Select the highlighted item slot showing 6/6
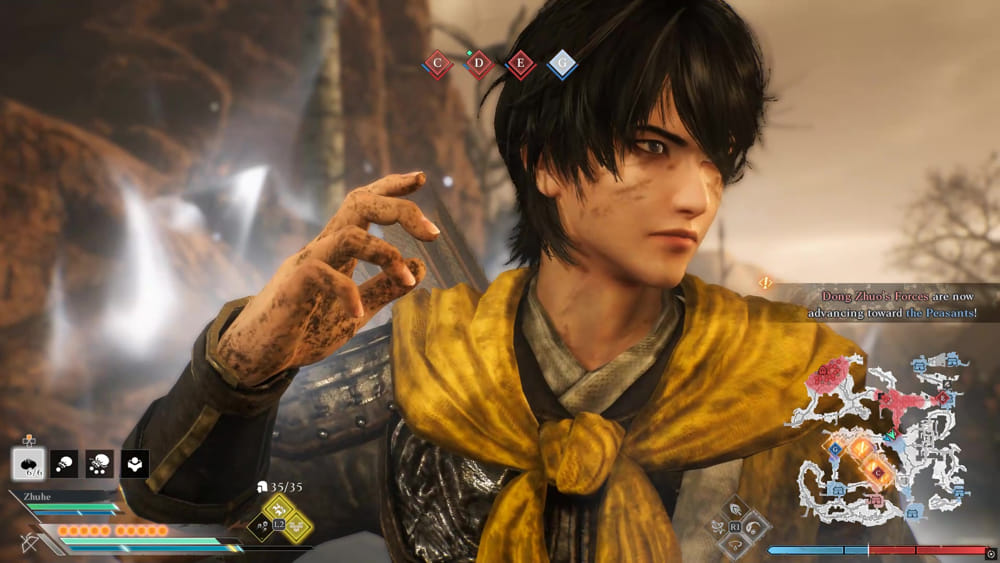 28,463
